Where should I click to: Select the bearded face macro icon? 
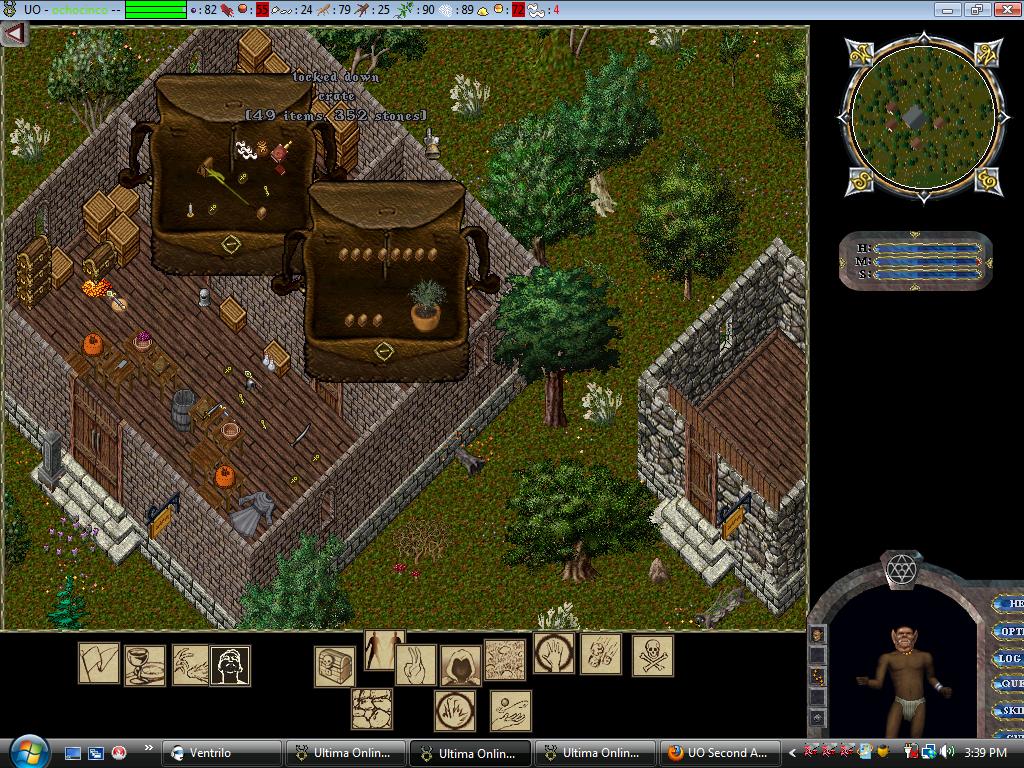point(230,665)
